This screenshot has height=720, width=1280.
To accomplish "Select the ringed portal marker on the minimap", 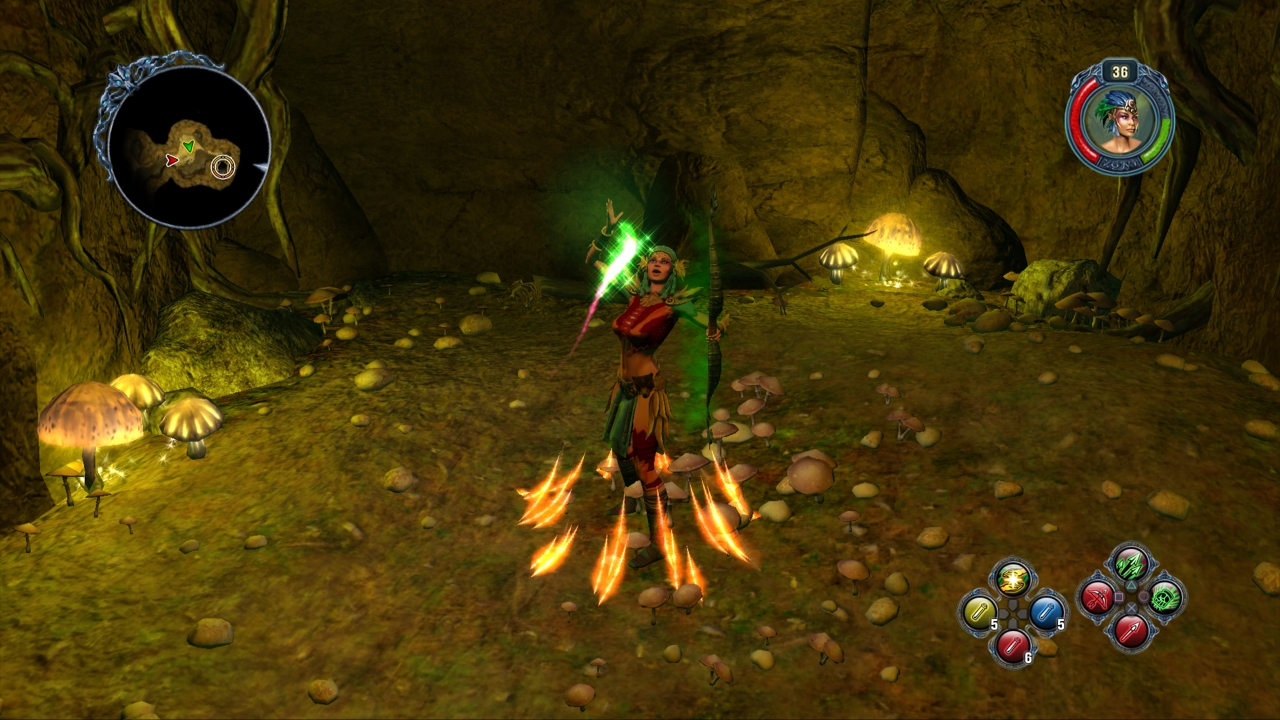I will (x=223, y=167).
